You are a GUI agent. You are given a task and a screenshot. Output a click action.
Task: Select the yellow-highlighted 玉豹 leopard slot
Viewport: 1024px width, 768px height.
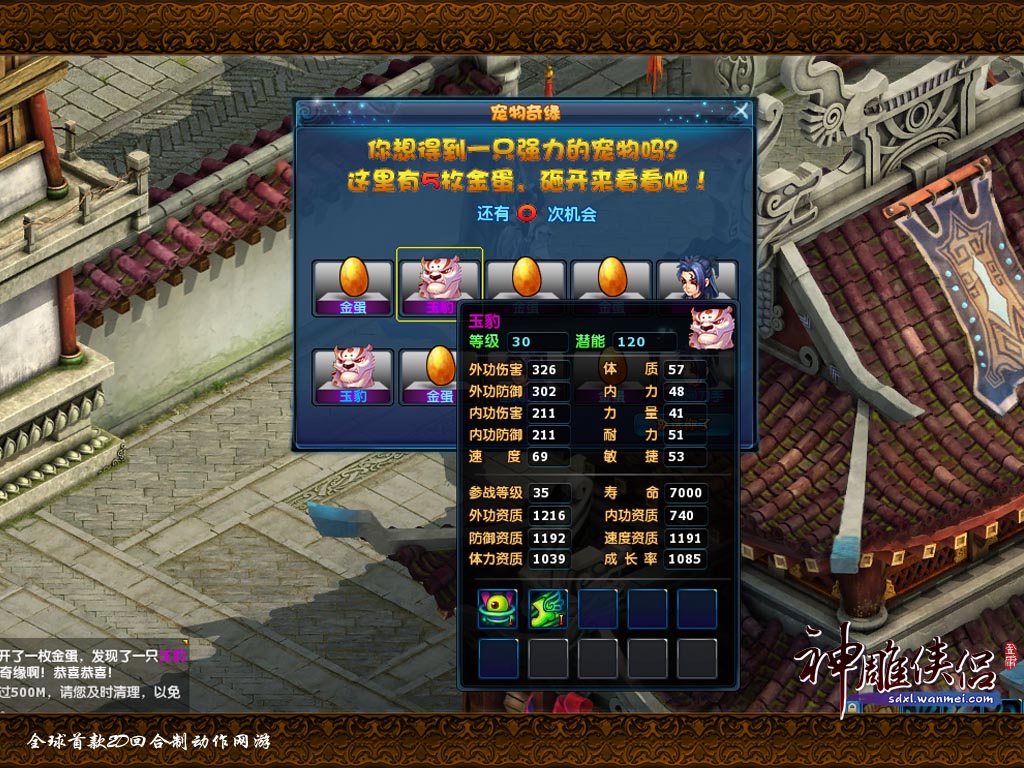pyautogui.click(x=439, y=284)
